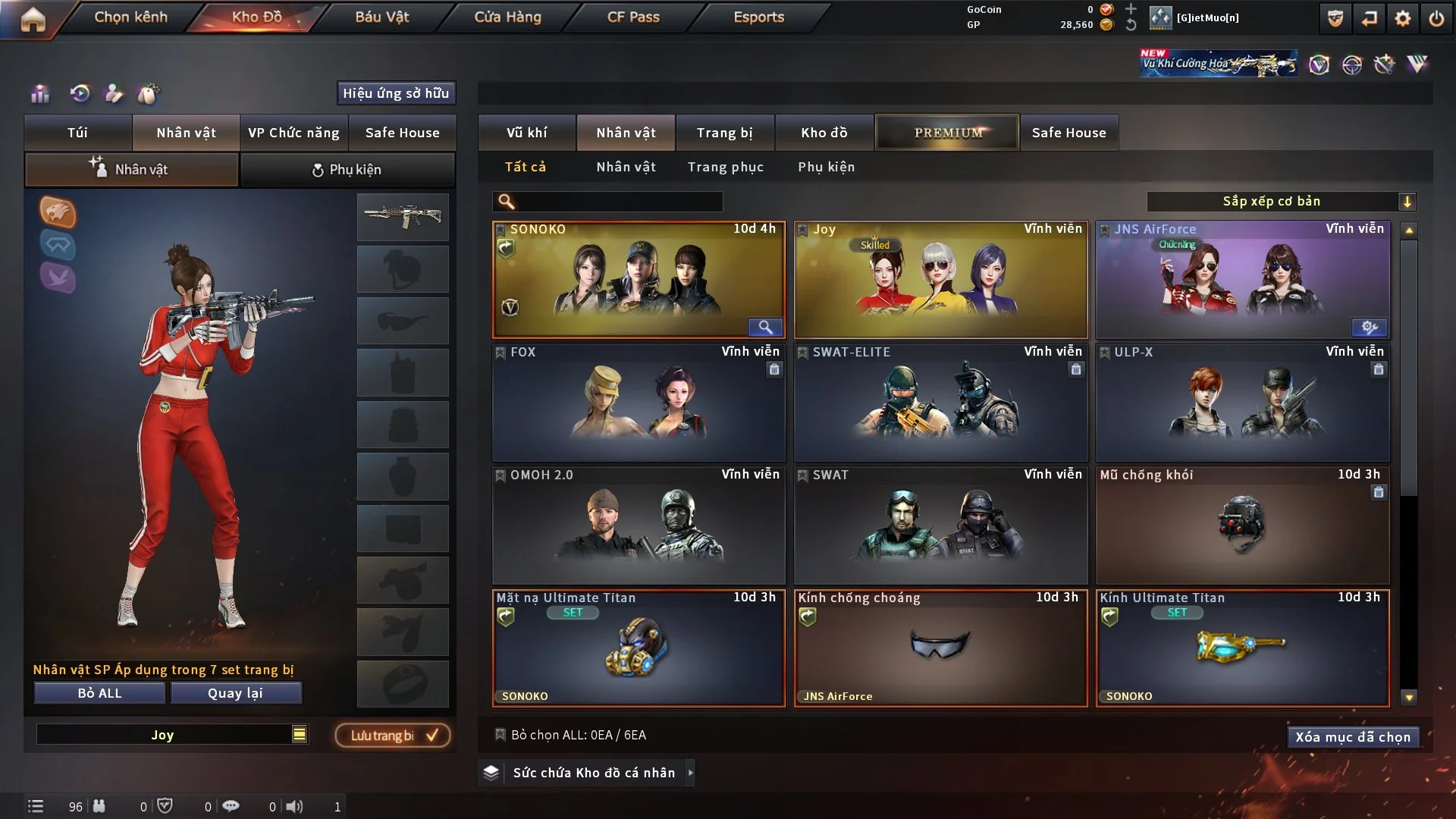
Task: Go to the Chọn kênh channel menu
Action: [x=130, y=17]
